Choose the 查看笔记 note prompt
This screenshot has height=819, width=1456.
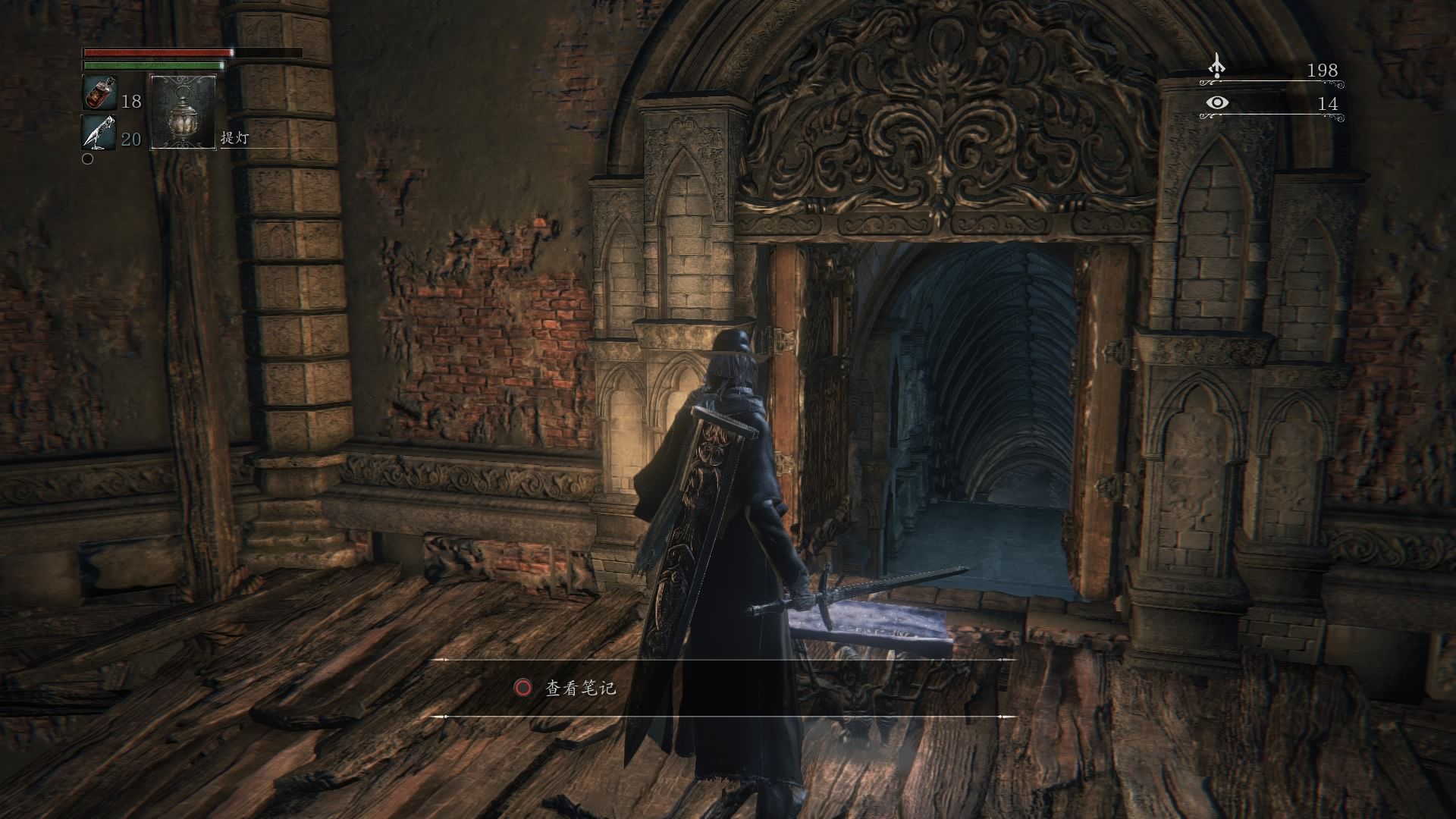(580, 689)
